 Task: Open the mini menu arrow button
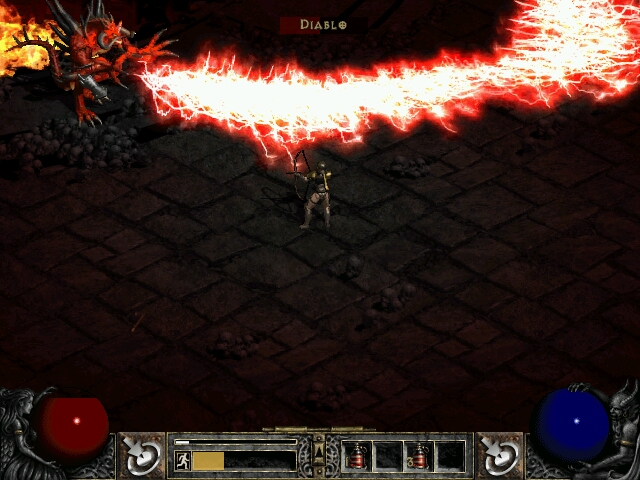[x=319, y=441]
